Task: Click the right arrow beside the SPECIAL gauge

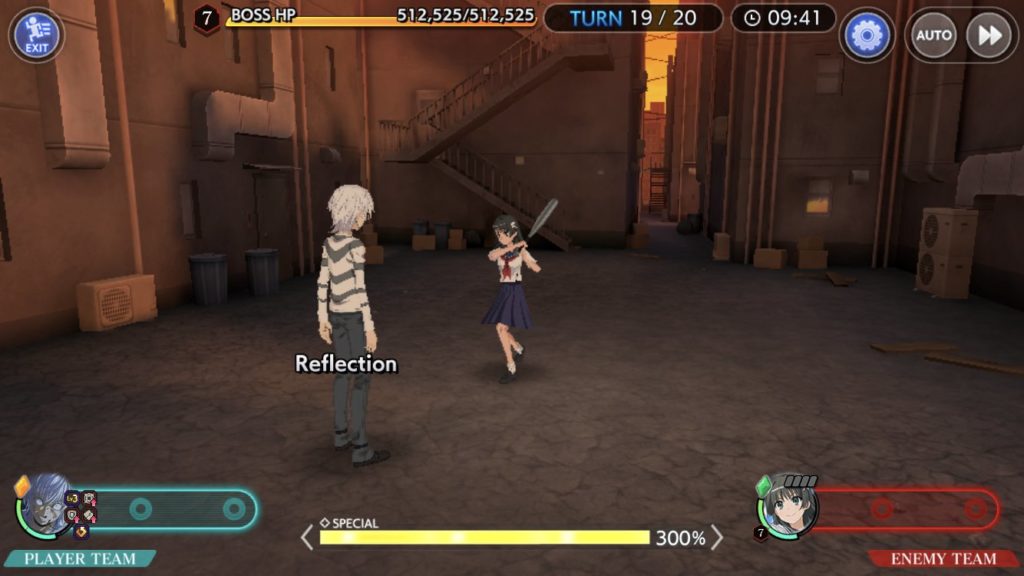Action: pyautogui.click(x=717, y=538)
